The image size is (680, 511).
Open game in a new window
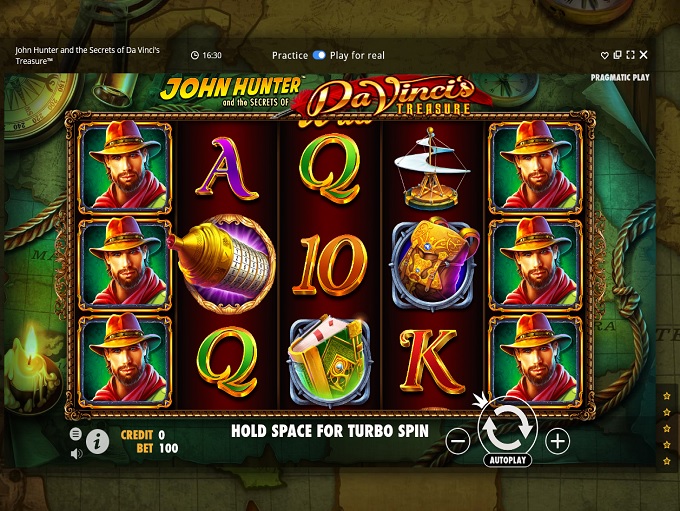click(x=618, y=55)
